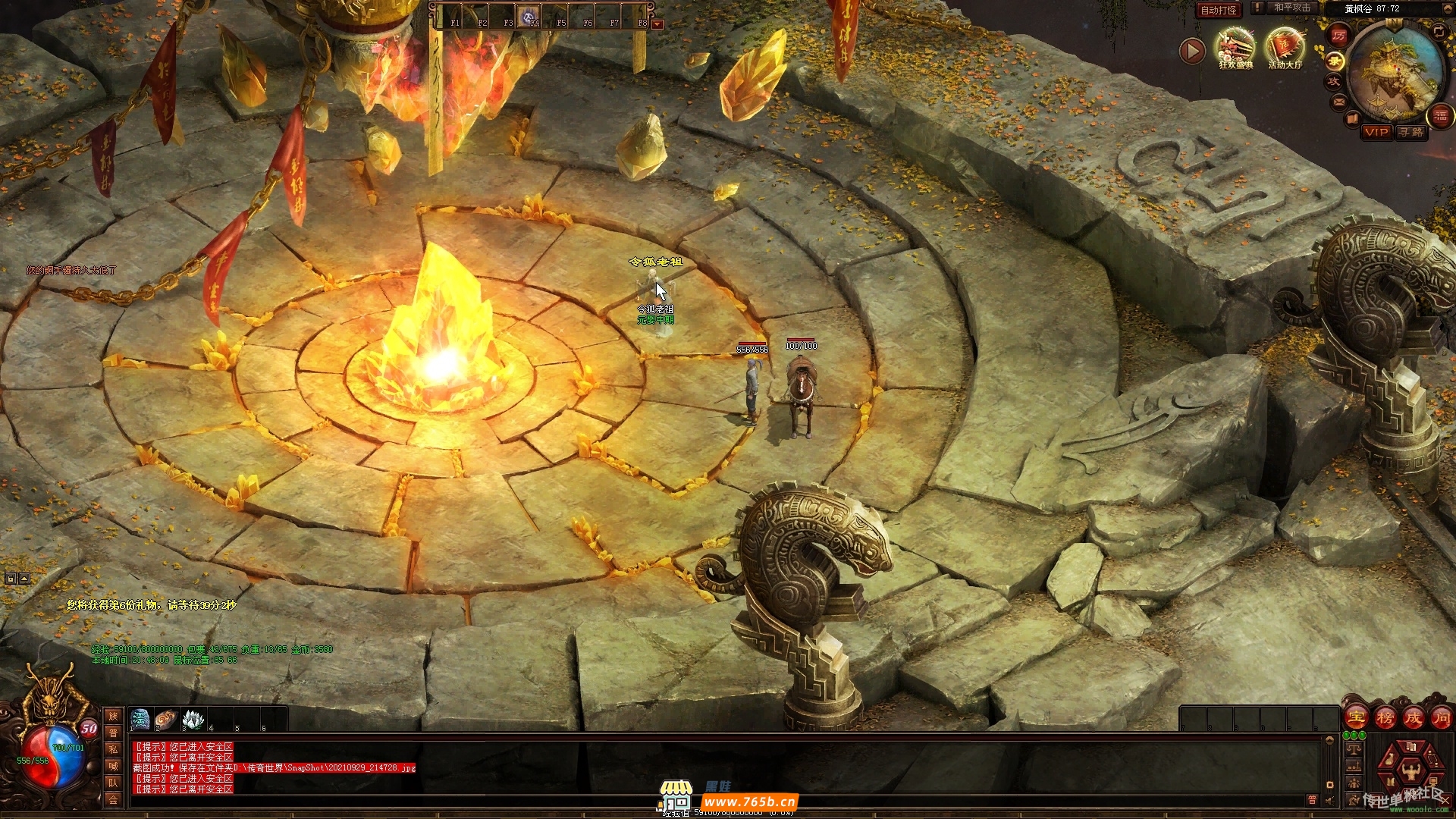Use the white lotus item in slot 3
1456x819 pixels.
193,718
